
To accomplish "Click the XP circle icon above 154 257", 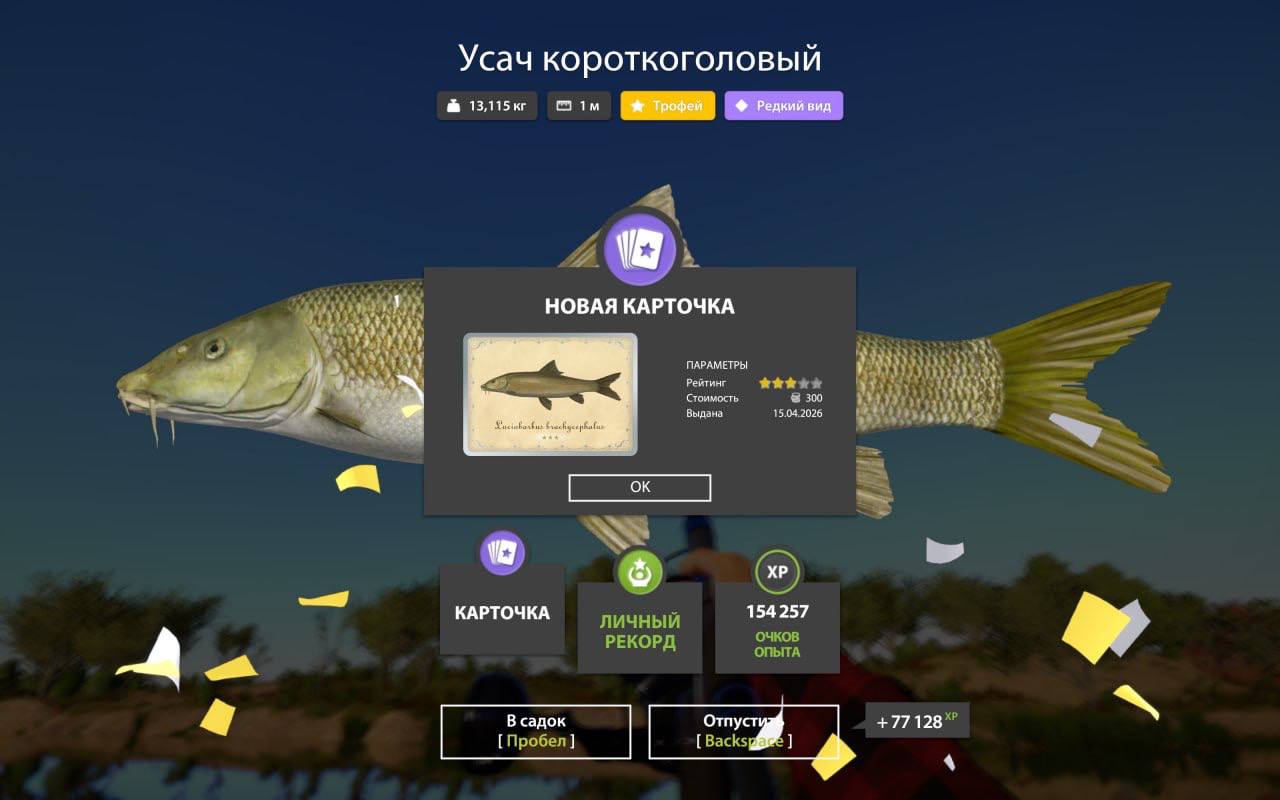I will pyautogui.click(x=777, y=571).
